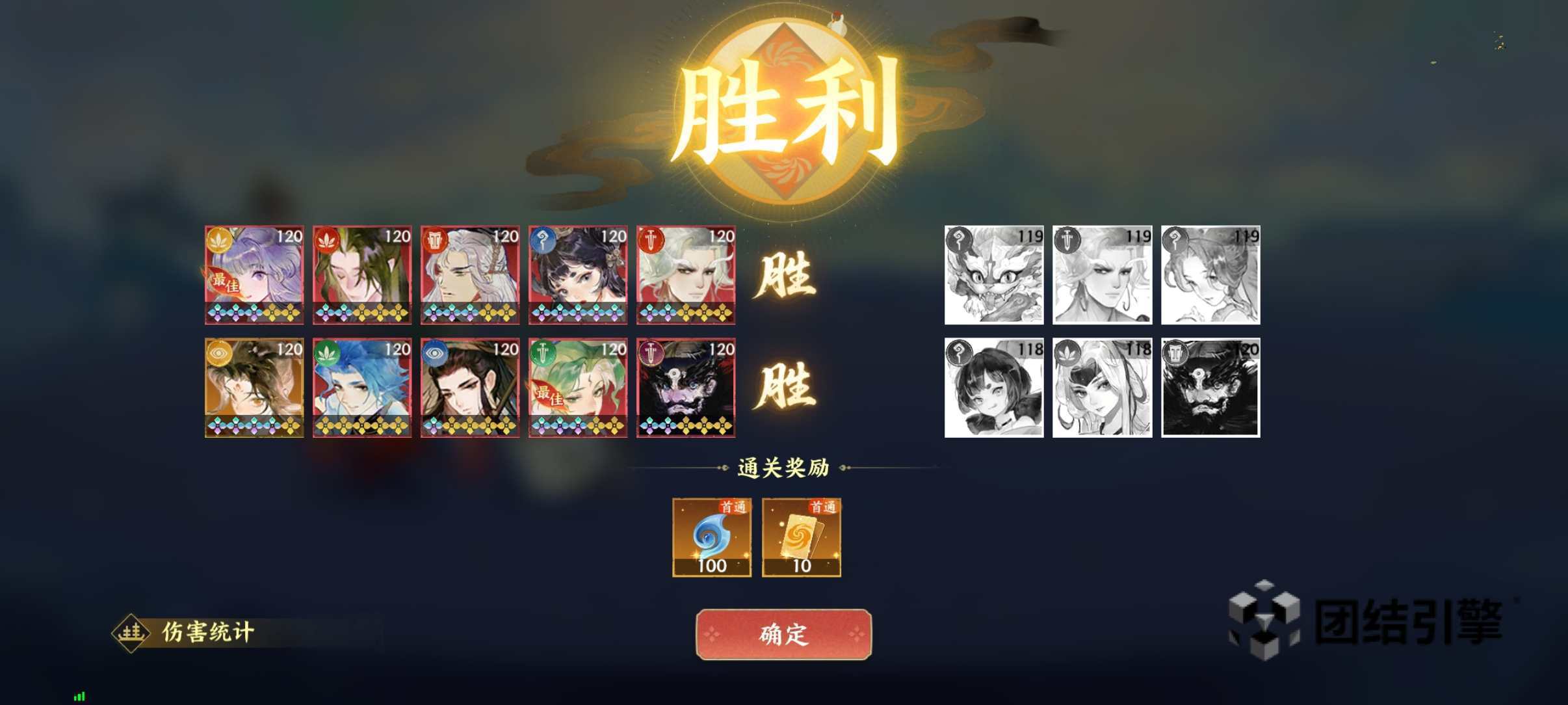The width and height of the screenshot is (1568, 705).
Task: Click the gold plant element icon on first card
Action: point(220,241)
